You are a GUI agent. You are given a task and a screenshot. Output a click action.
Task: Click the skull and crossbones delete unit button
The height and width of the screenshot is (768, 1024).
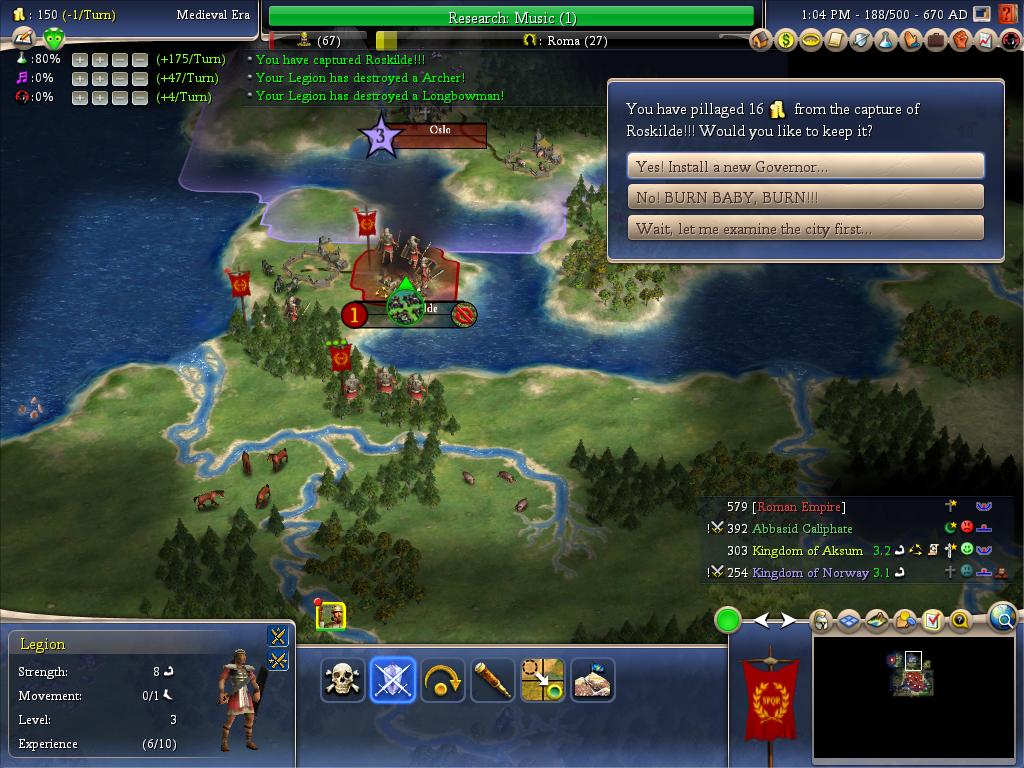click(343, 680)
